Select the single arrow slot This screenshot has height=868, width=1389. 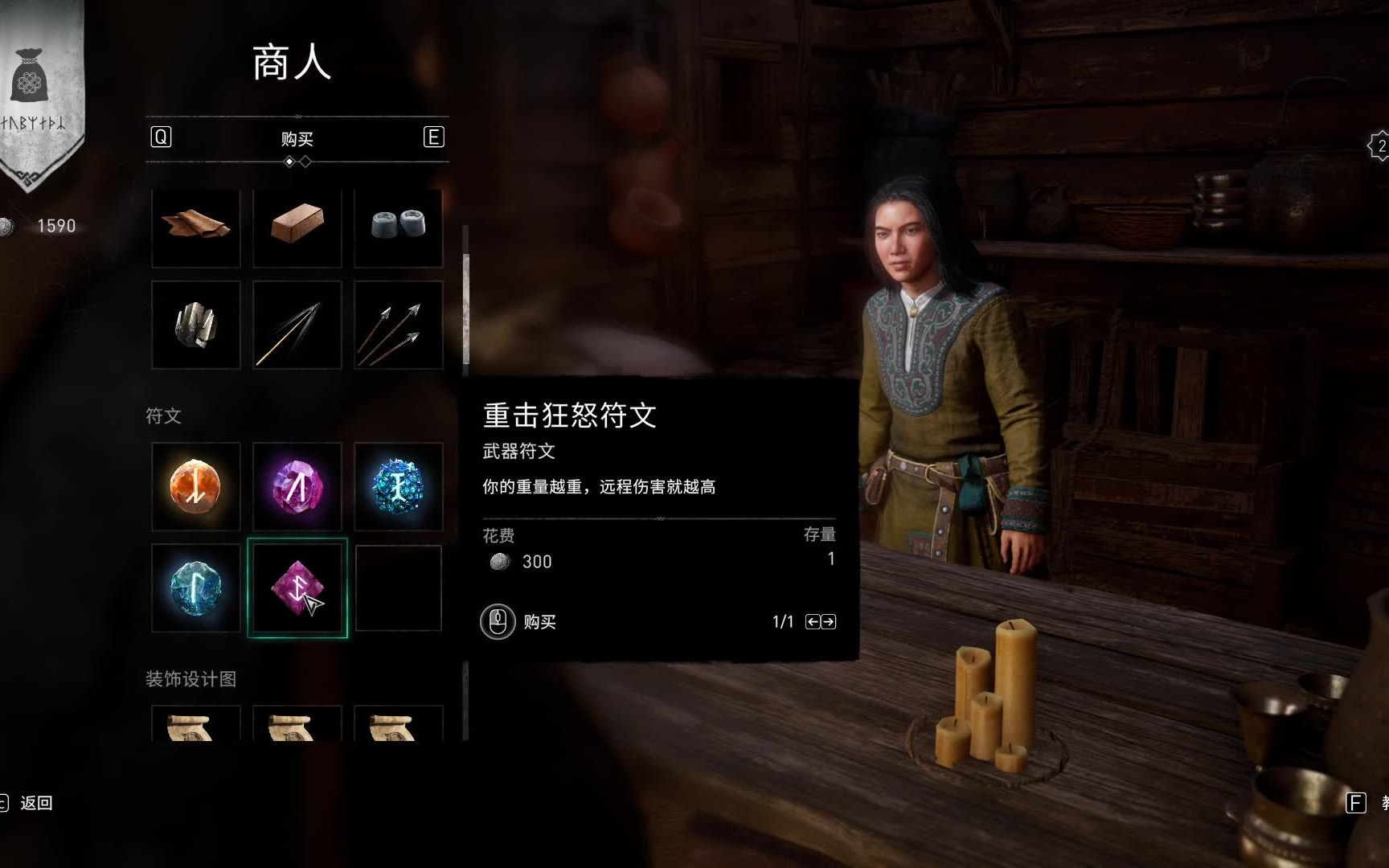297,325
